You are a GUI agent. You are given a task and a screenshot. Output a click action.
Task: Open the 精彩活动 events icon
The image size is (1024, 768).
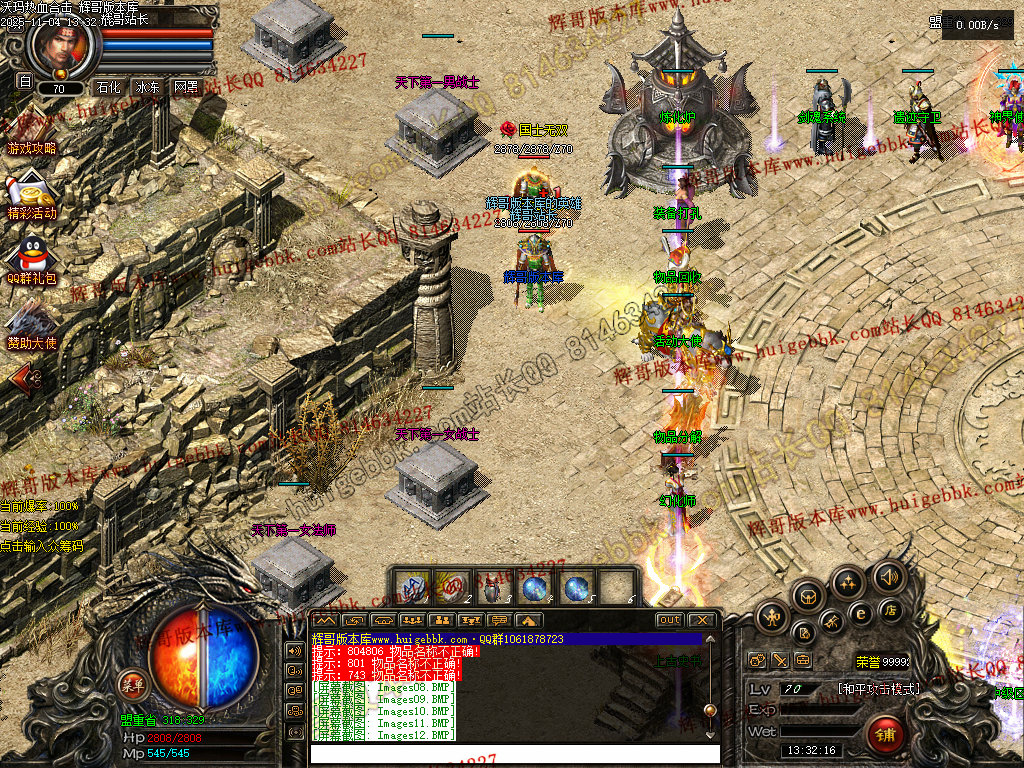(31, 196)
